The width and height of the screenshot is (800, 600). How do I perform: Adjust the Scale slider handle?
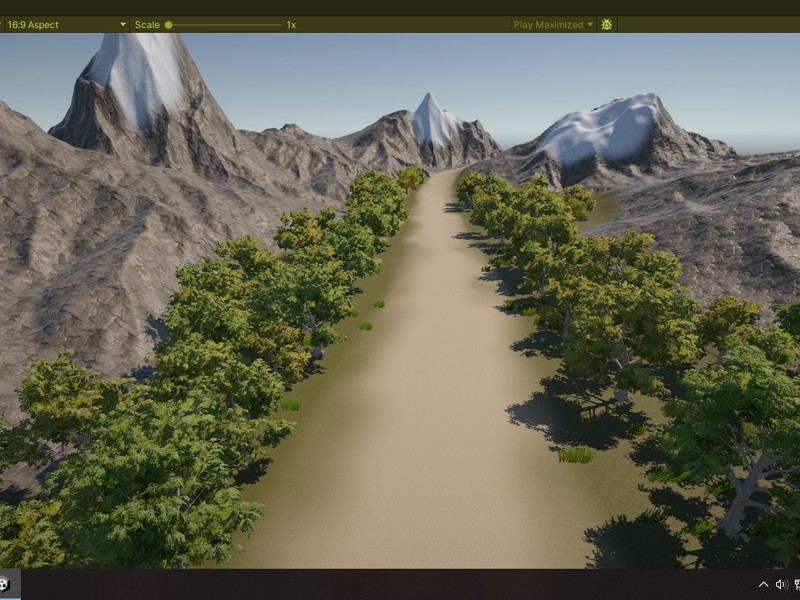(169, 24)
